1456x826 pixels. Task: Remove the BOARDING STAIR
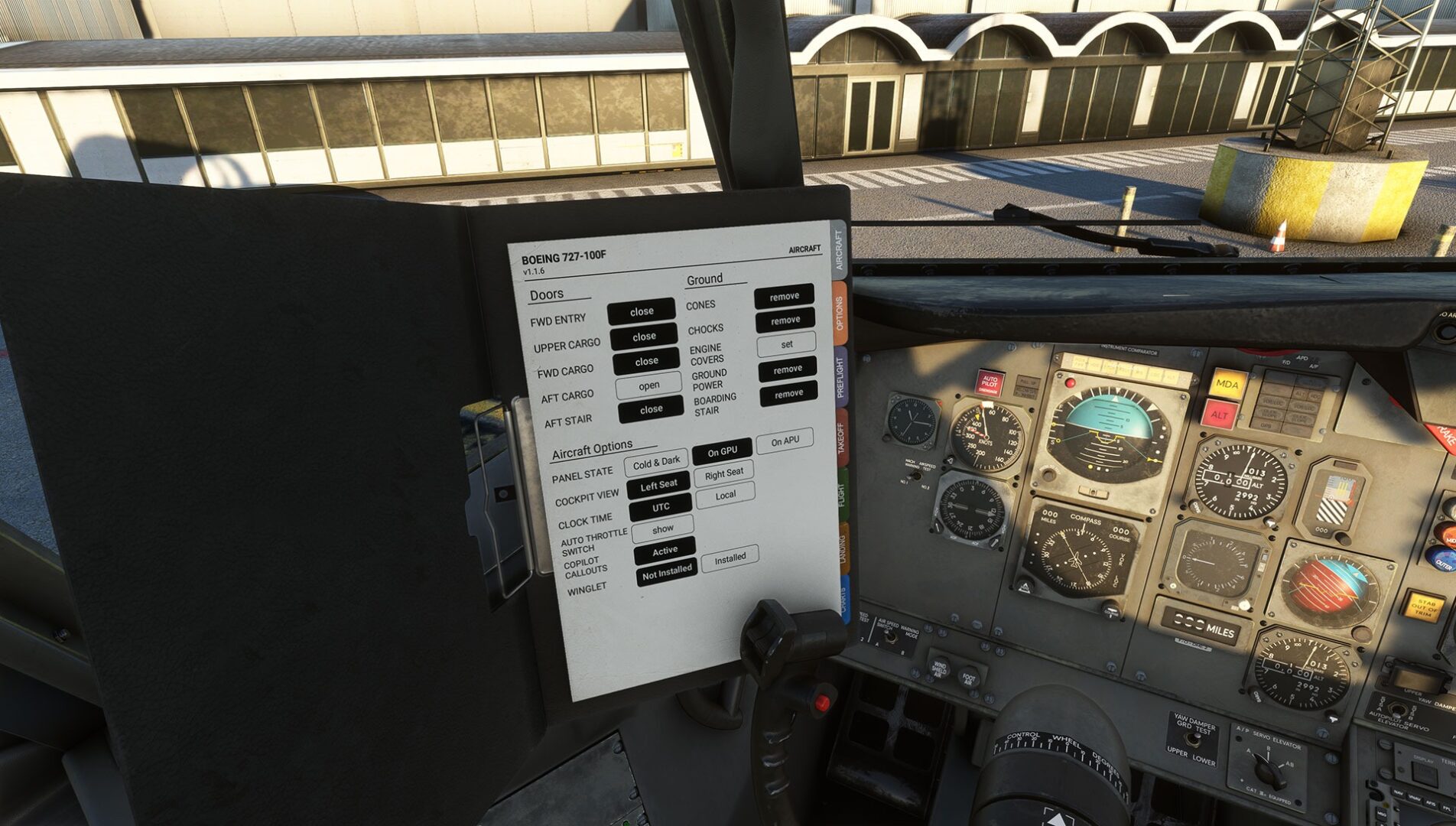pyautogui.click(x=789, y=393)
